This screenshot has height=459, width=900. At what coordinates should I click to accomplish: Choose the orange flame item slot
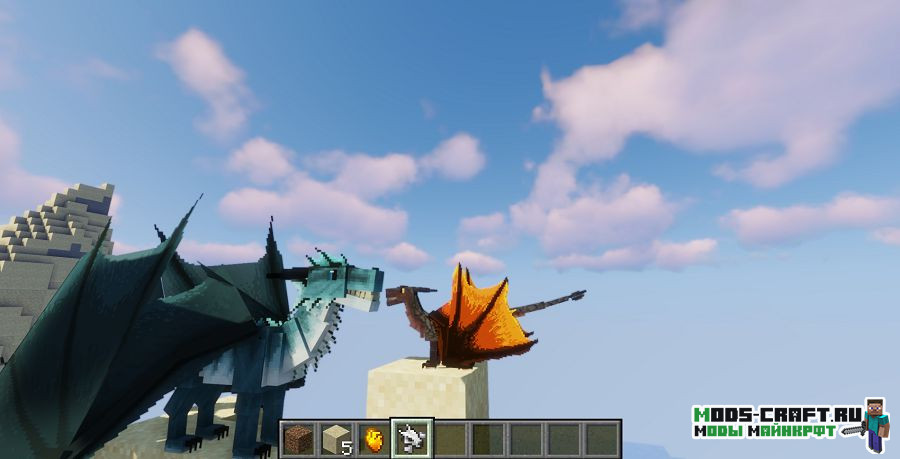click(374, 439)
